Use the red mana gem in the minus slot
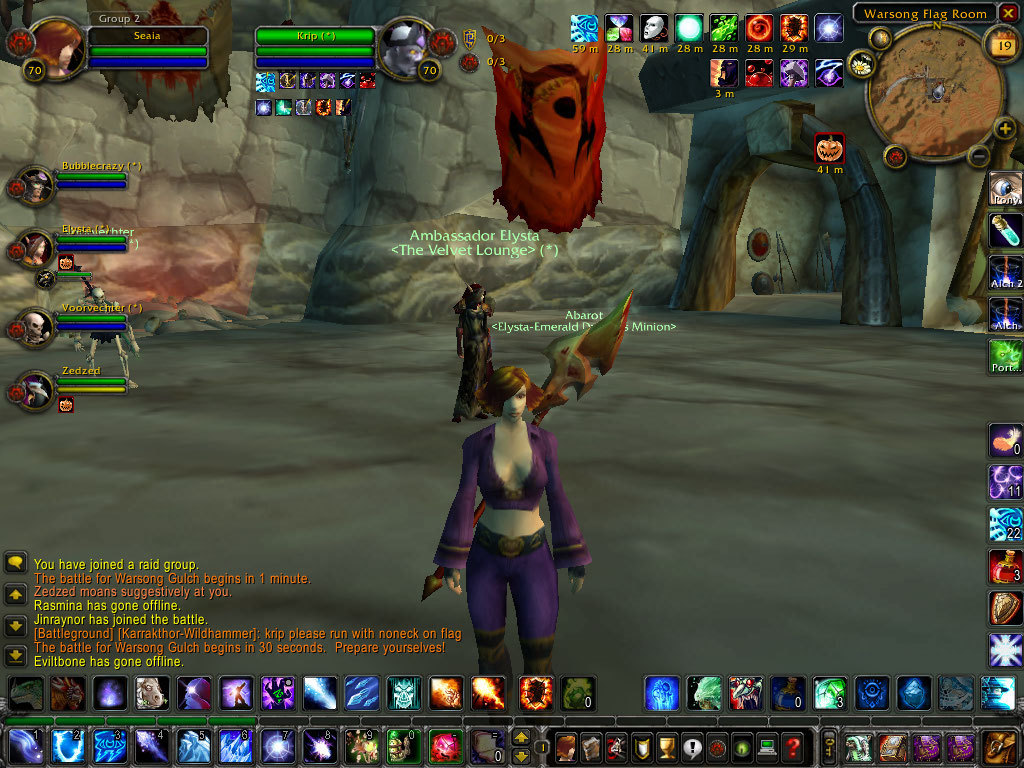 [x=445, y=747]
